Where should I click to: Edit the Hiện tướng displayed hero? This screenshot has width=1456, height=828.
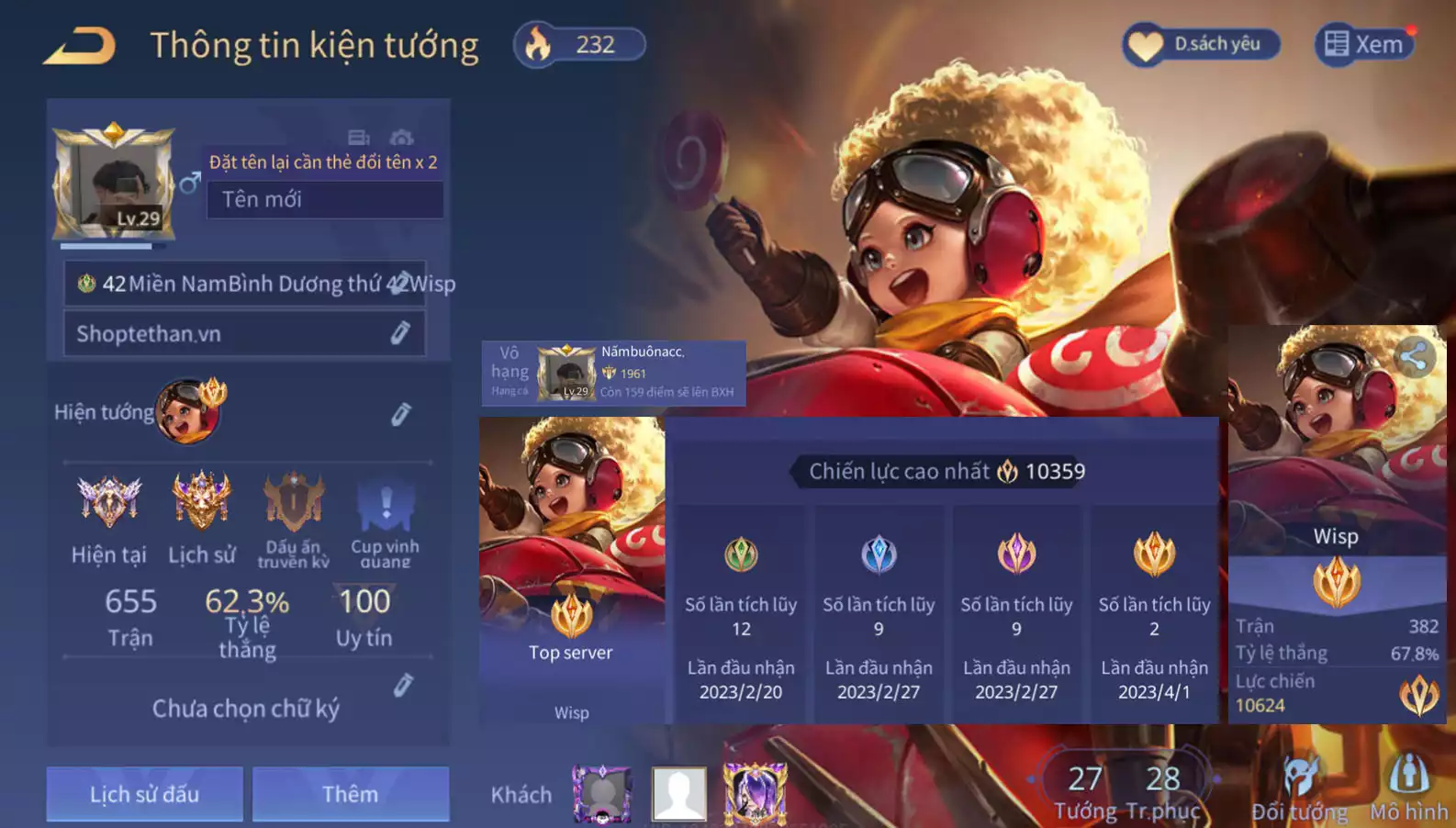[400, 414]
